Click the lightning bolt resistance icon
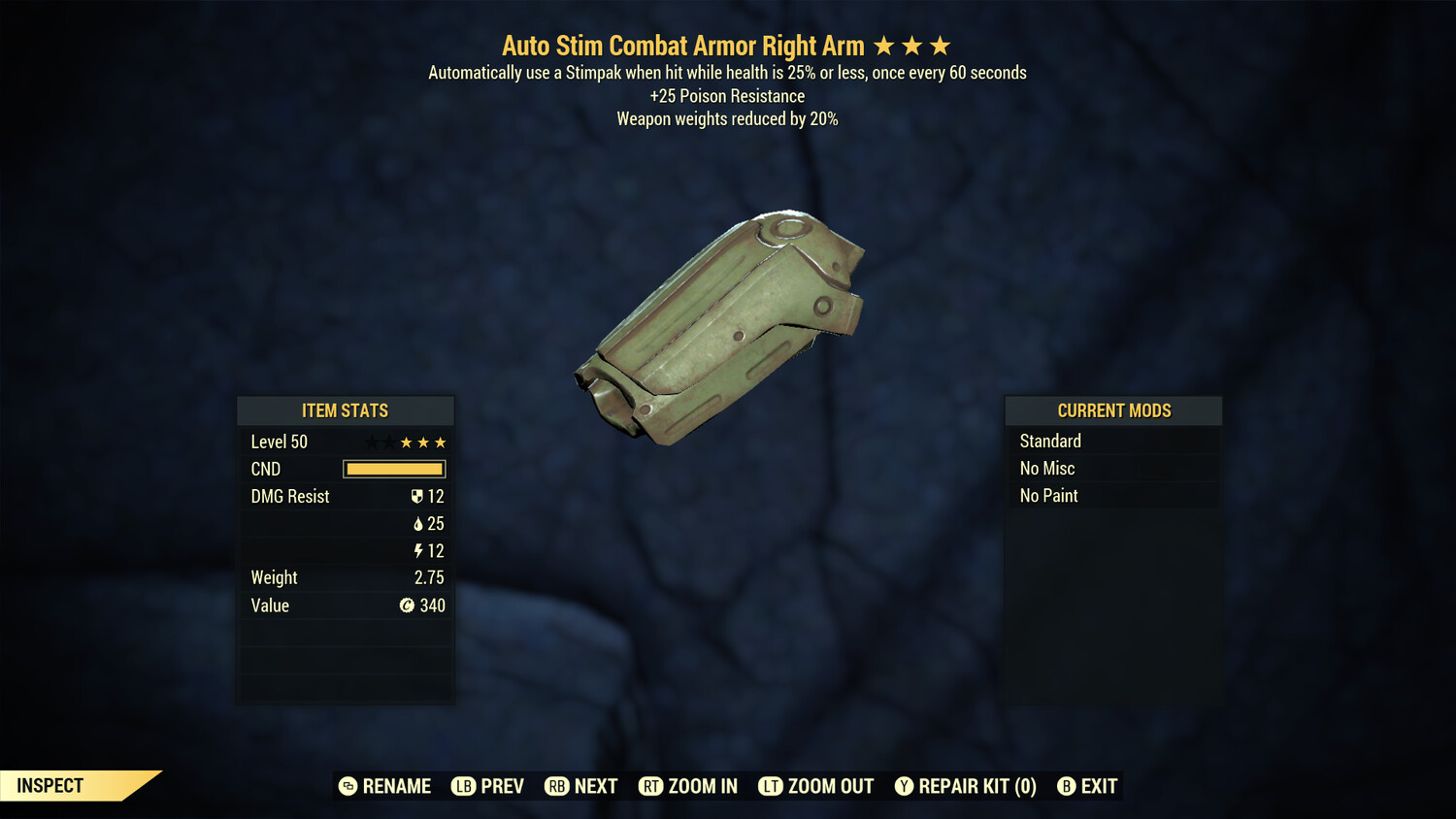 [417, 550]
